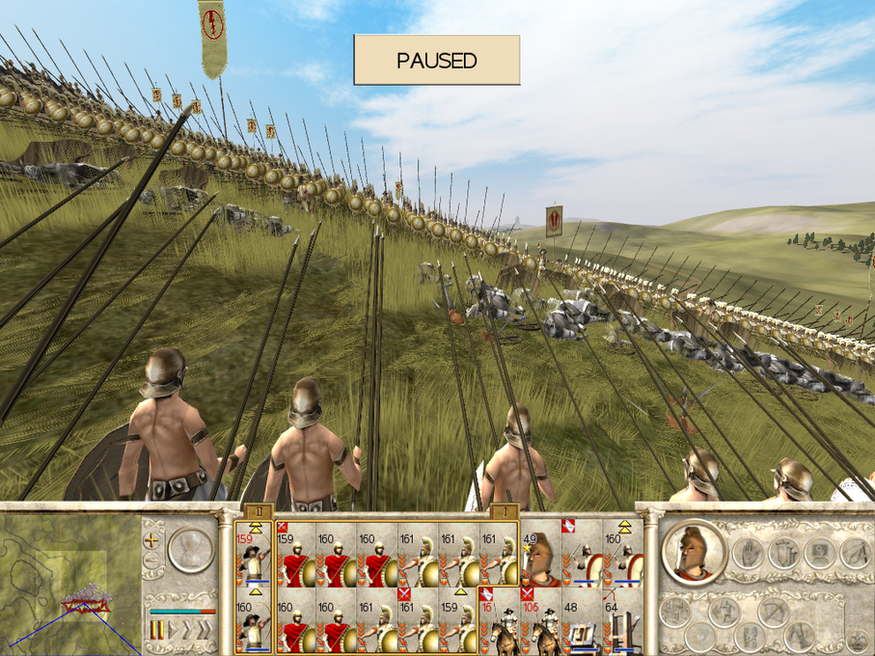
Task: Click the PAUSED banner
Action: pyautogui.click(x=436, y=60)
